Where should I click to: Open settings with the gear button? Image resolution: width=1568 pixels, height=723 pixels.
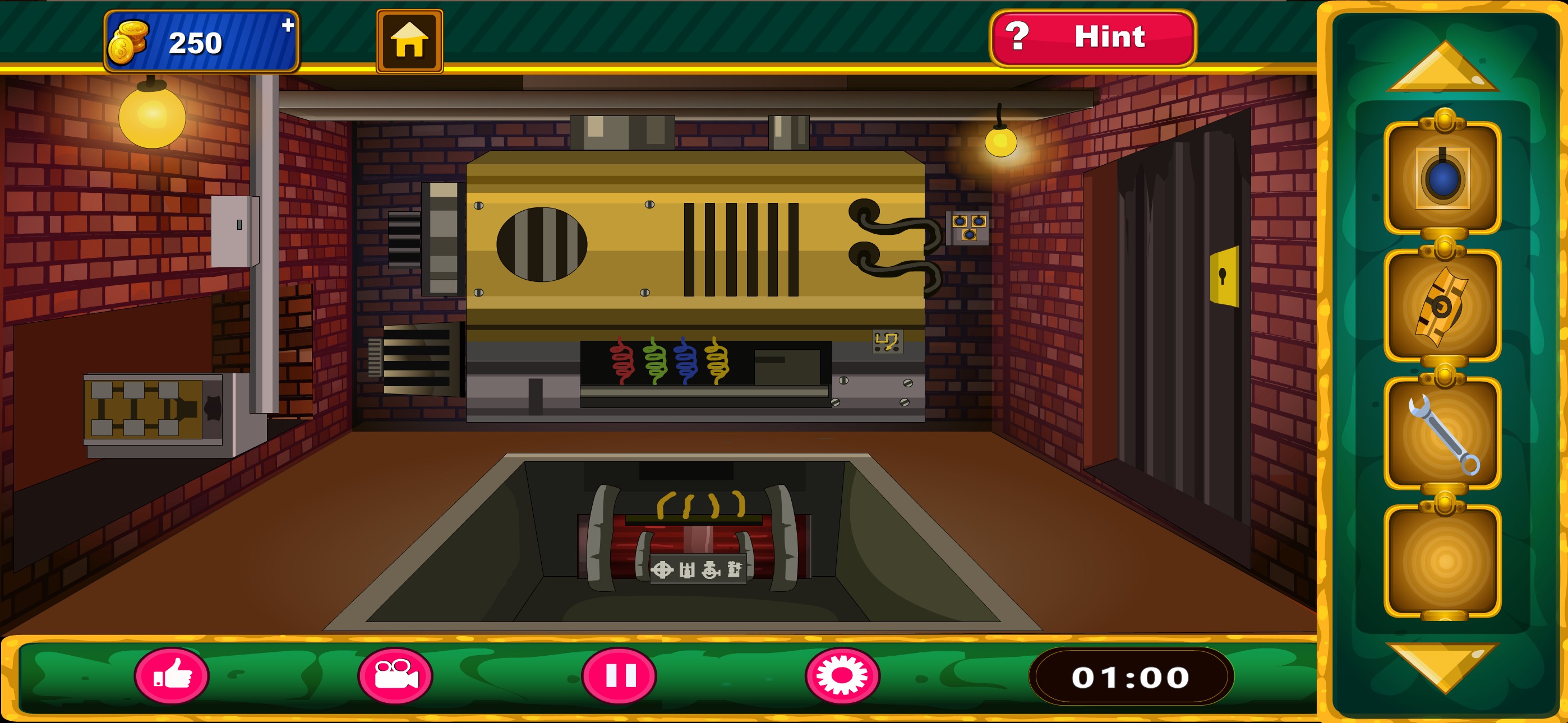[x=842, y=675]
